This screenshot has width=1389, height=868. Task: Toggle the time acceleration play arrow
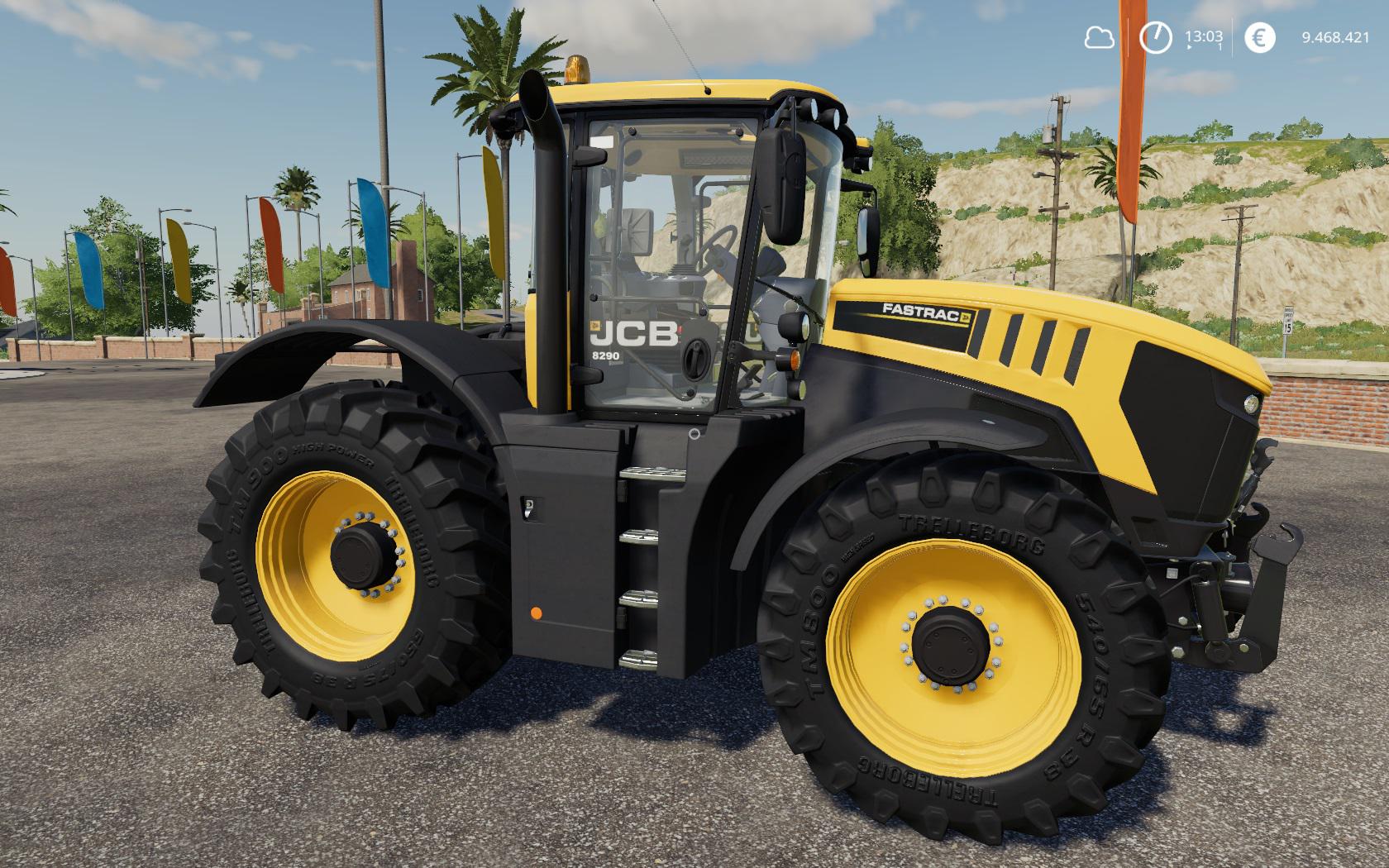(1191, 48)
